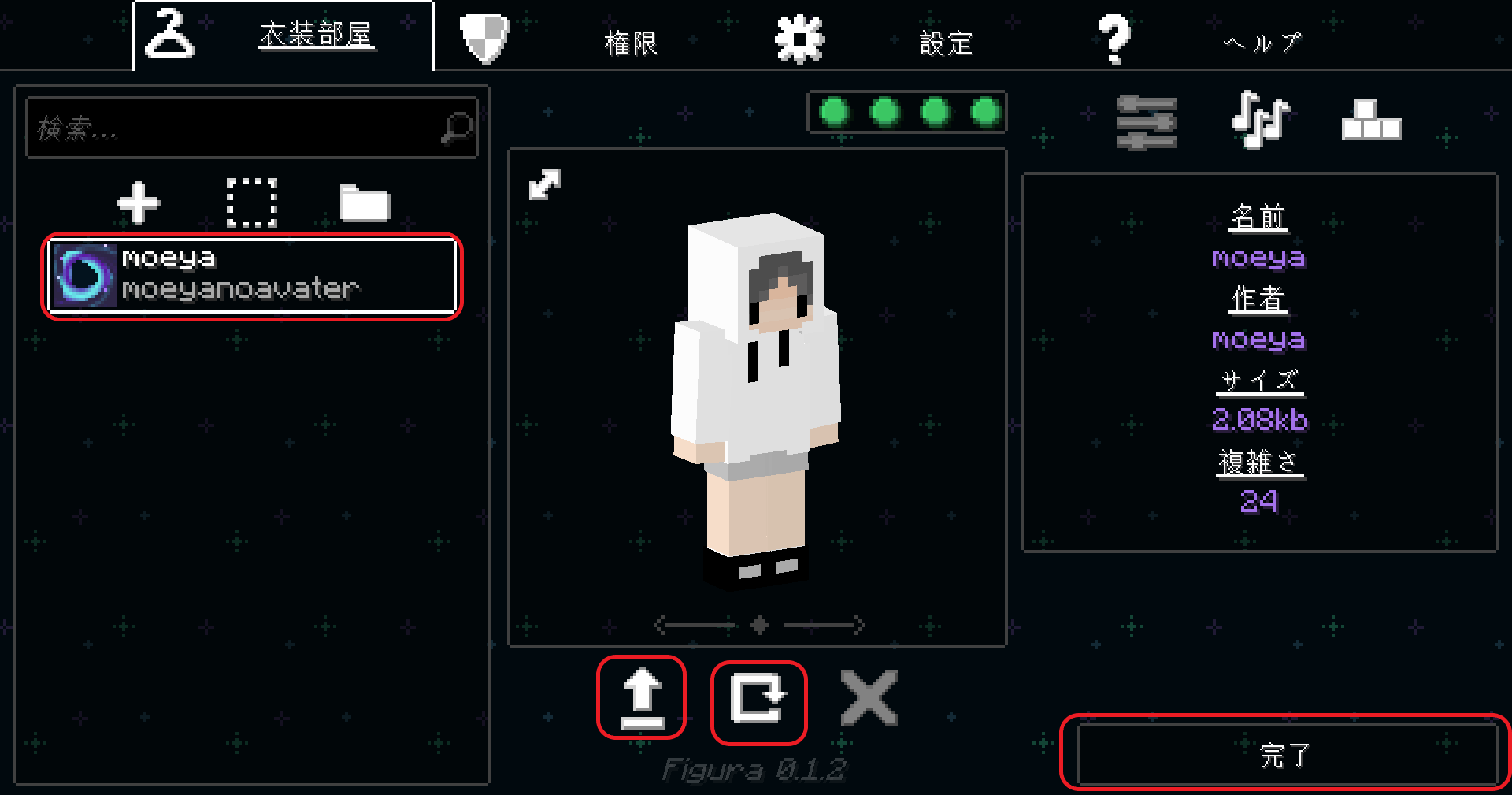Click the delete avatar X icon
Viewport: 1512px width, 795px height.
(x=869, y=698)
